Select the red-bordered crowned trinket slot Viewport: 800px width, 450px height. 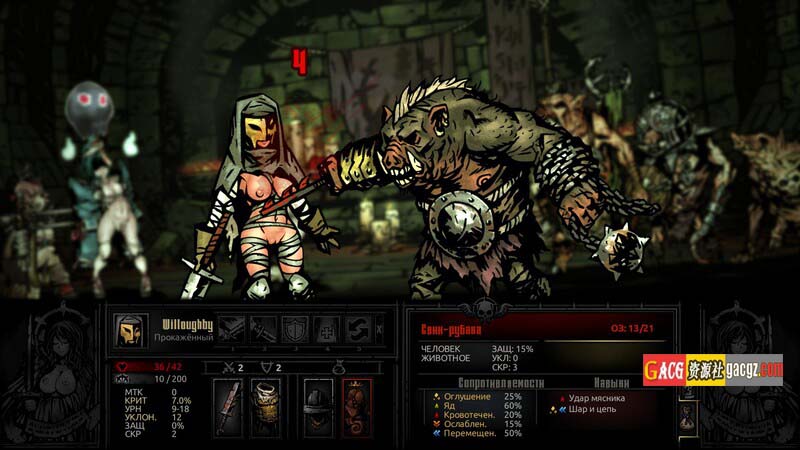[356, 407]
